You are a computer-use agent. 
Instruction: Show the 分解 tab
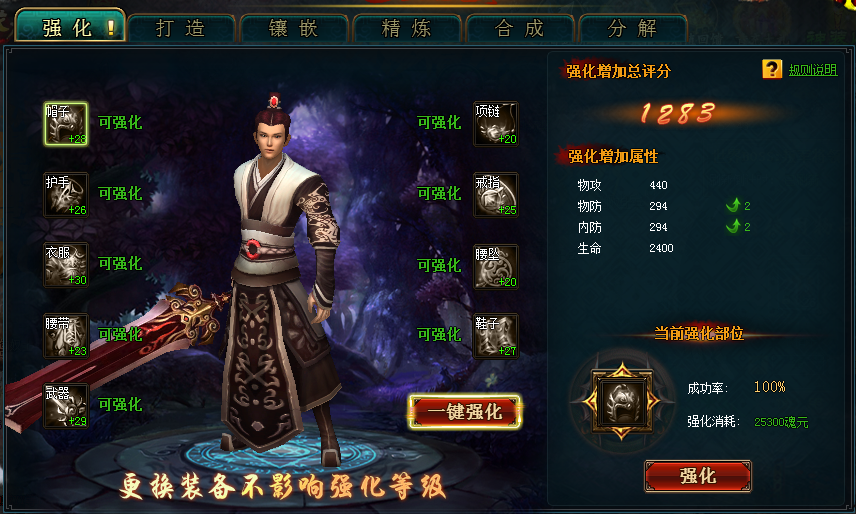(x=633, y=28)
